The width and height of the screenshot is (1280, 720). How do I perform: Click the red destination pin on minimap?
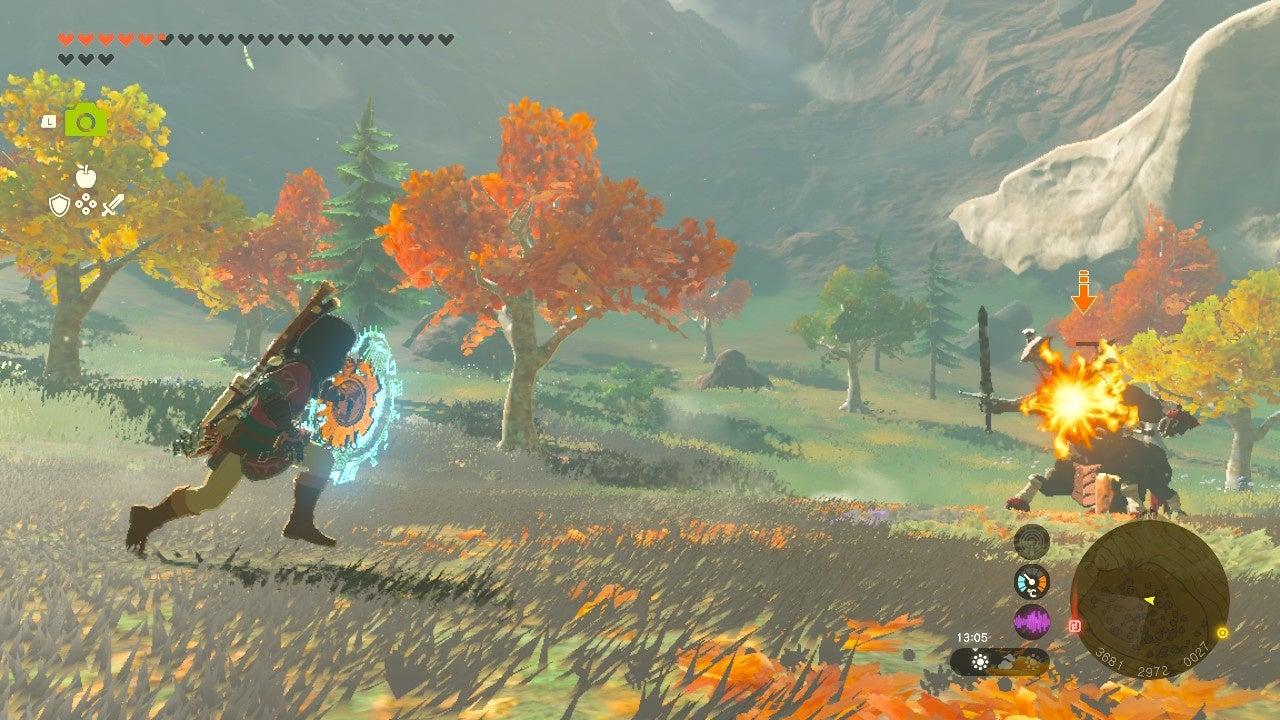(x=1075, y=625)
